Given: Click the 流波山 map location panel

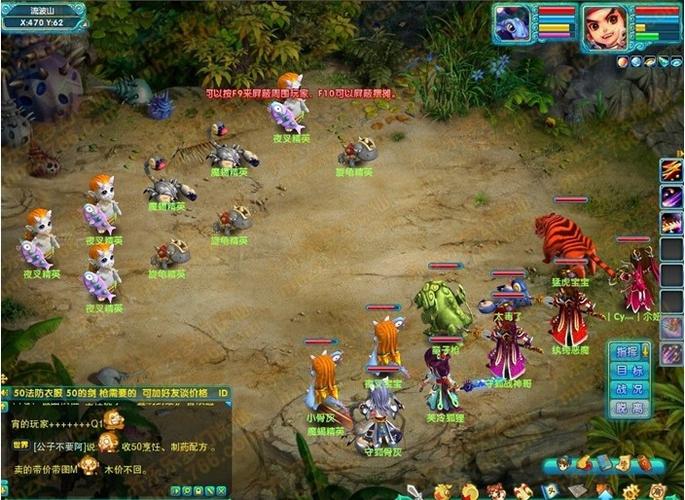Looking at the screenshot, I should click(43, 15).
